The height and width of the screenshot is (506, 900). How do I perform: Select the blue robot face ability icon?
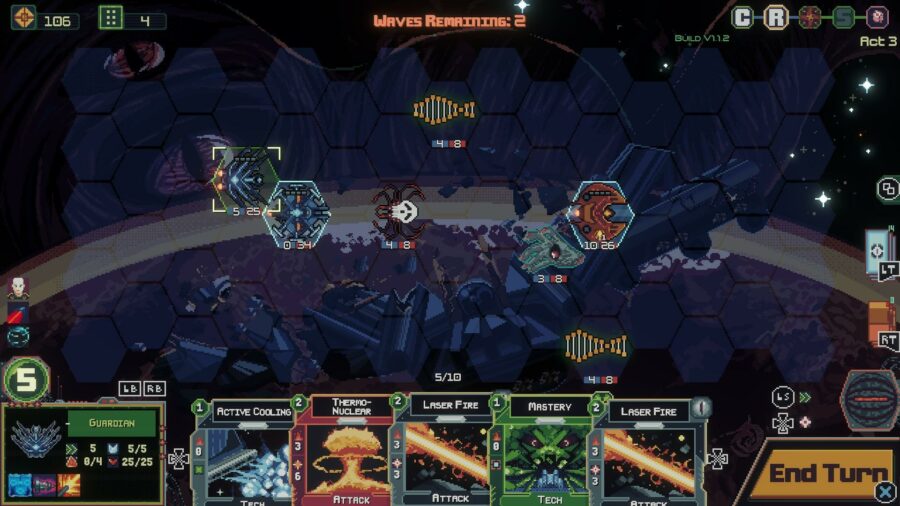(19, 486)
